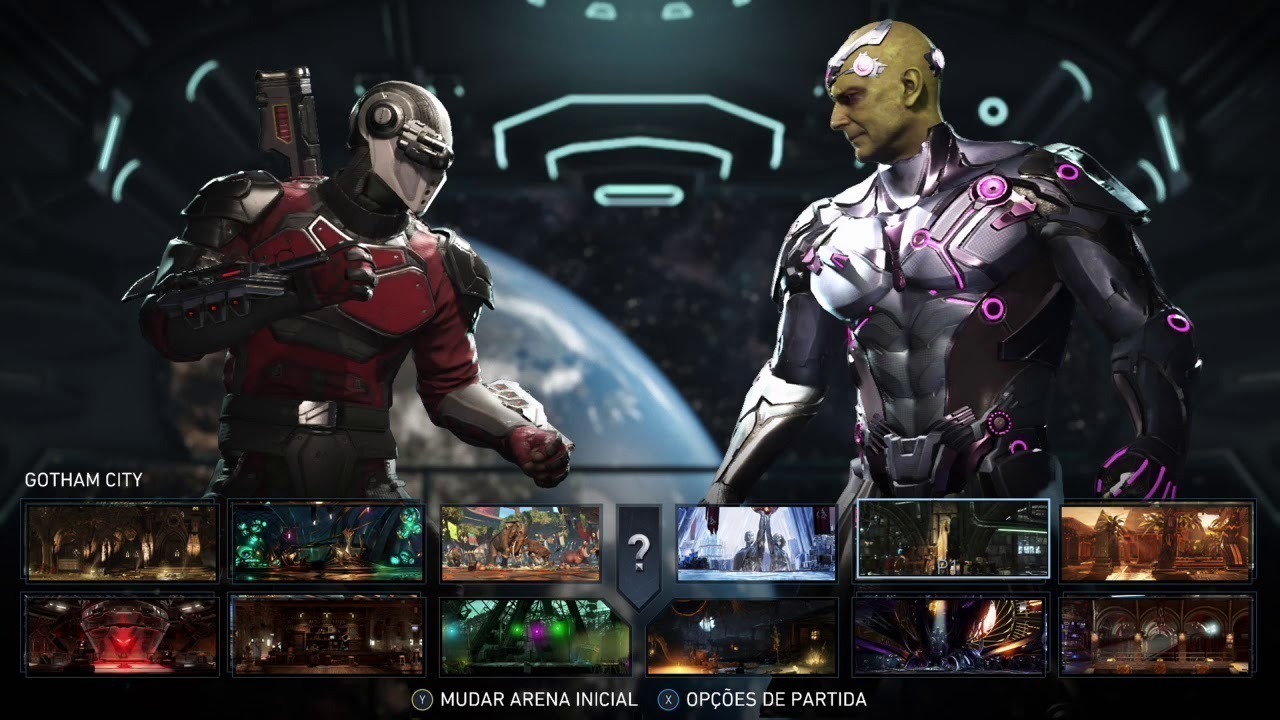Pick the arena with green and purple carnival lights
The width and height of the screenshot is (1280, 720).
(535, 636)
